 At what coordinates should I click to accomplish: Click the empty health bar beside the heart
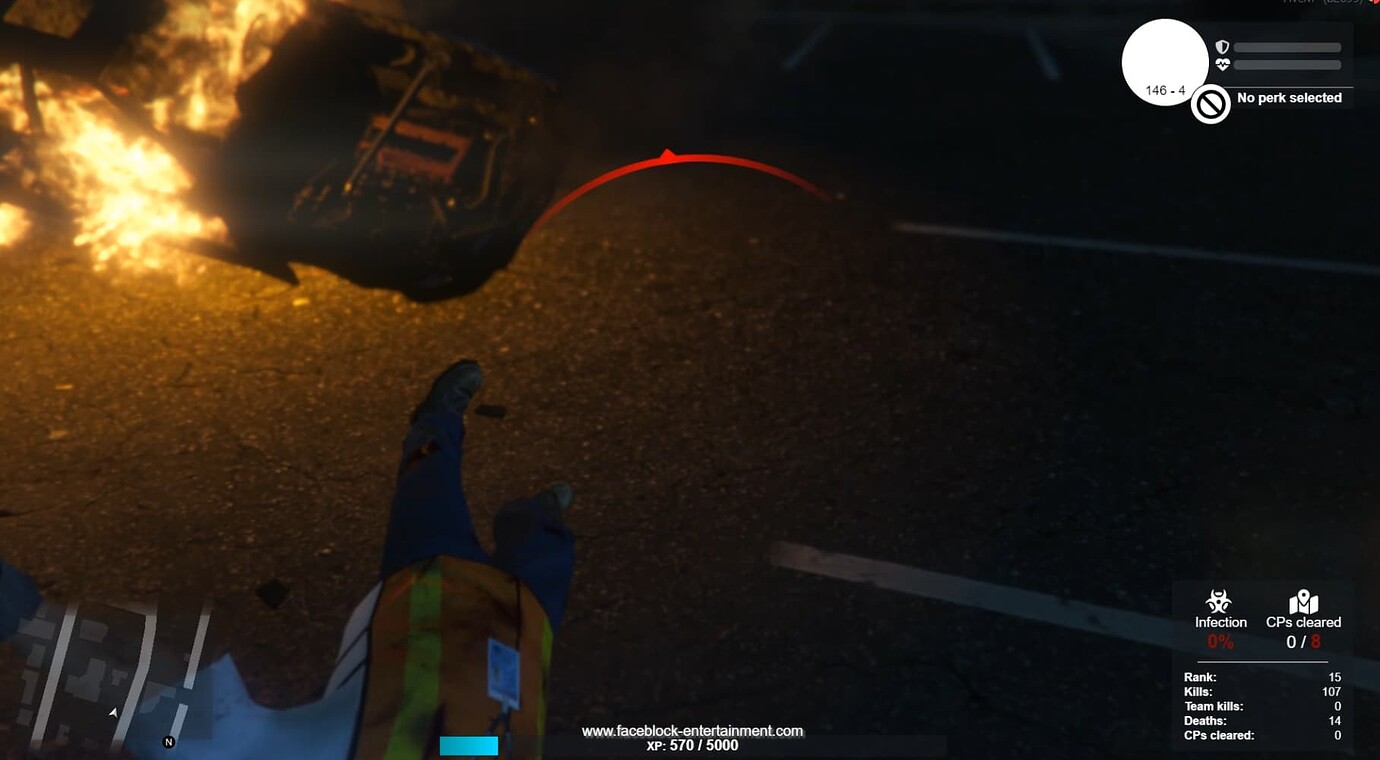1287,66
